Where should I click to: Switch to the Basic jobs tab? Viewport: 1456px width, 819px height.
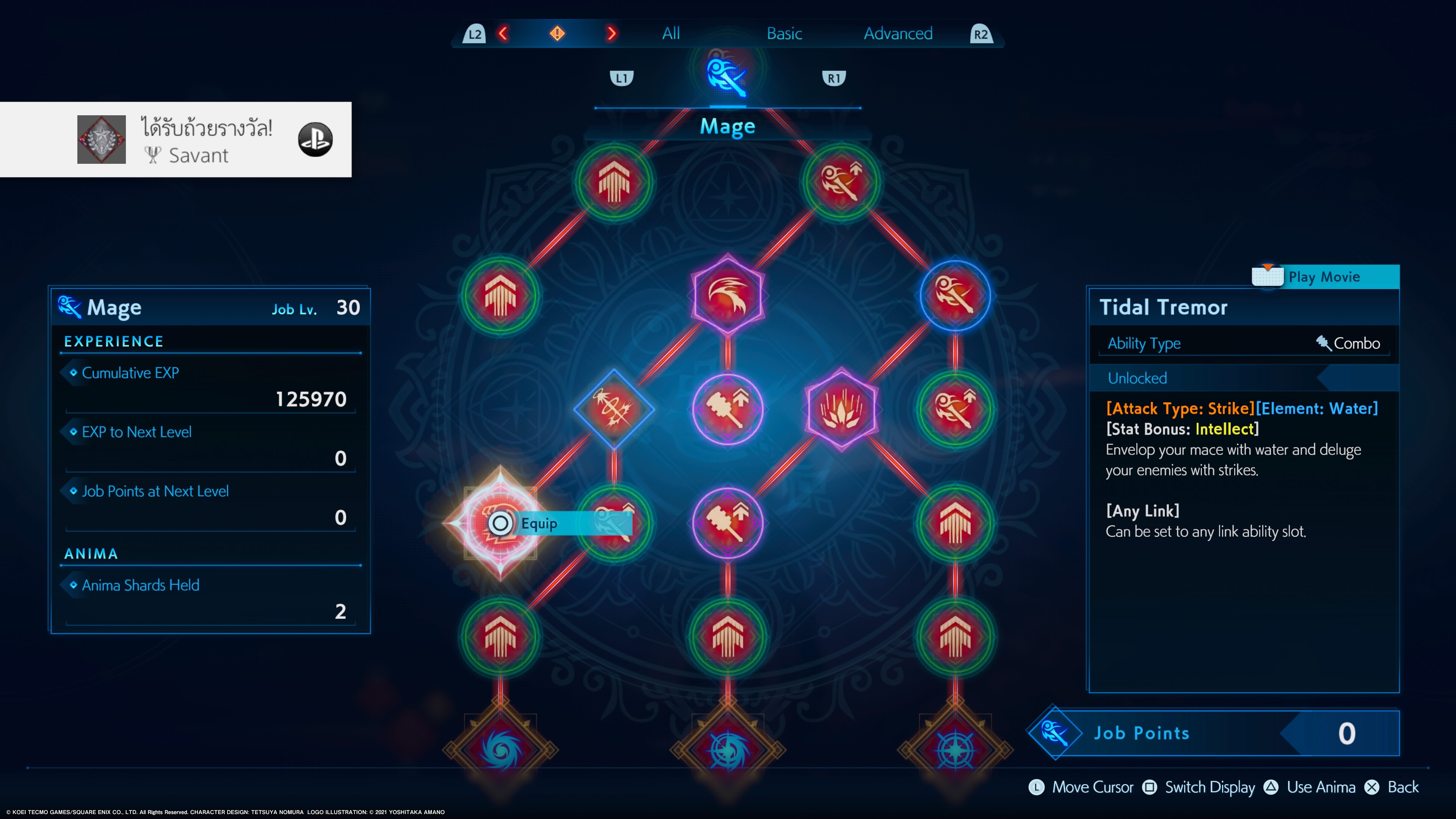tap(784, 34)
